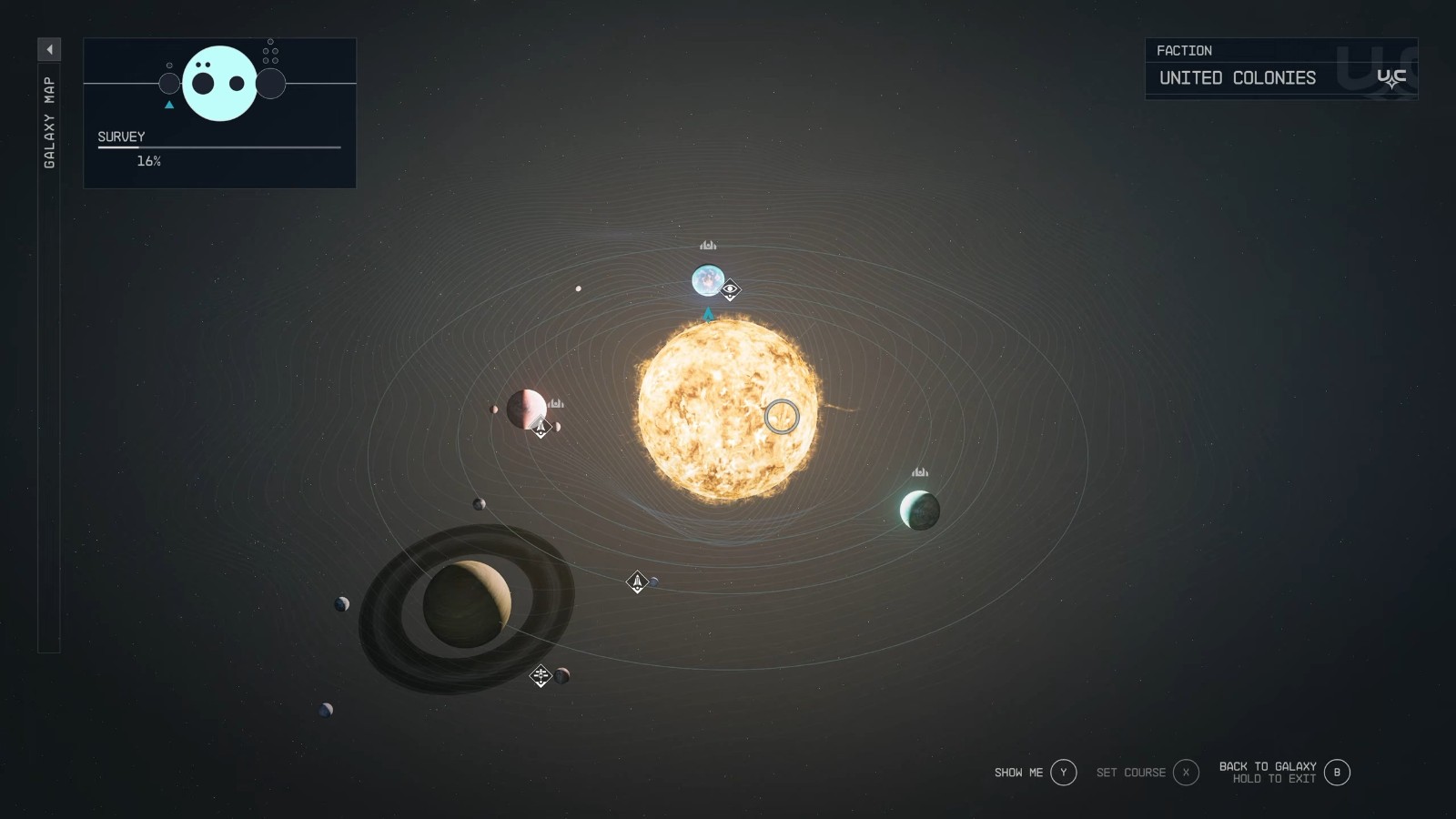The image size is (1456, 819).
Task: Select the settlement icon beside the teal planet
Action: click(x=919, y=471)
